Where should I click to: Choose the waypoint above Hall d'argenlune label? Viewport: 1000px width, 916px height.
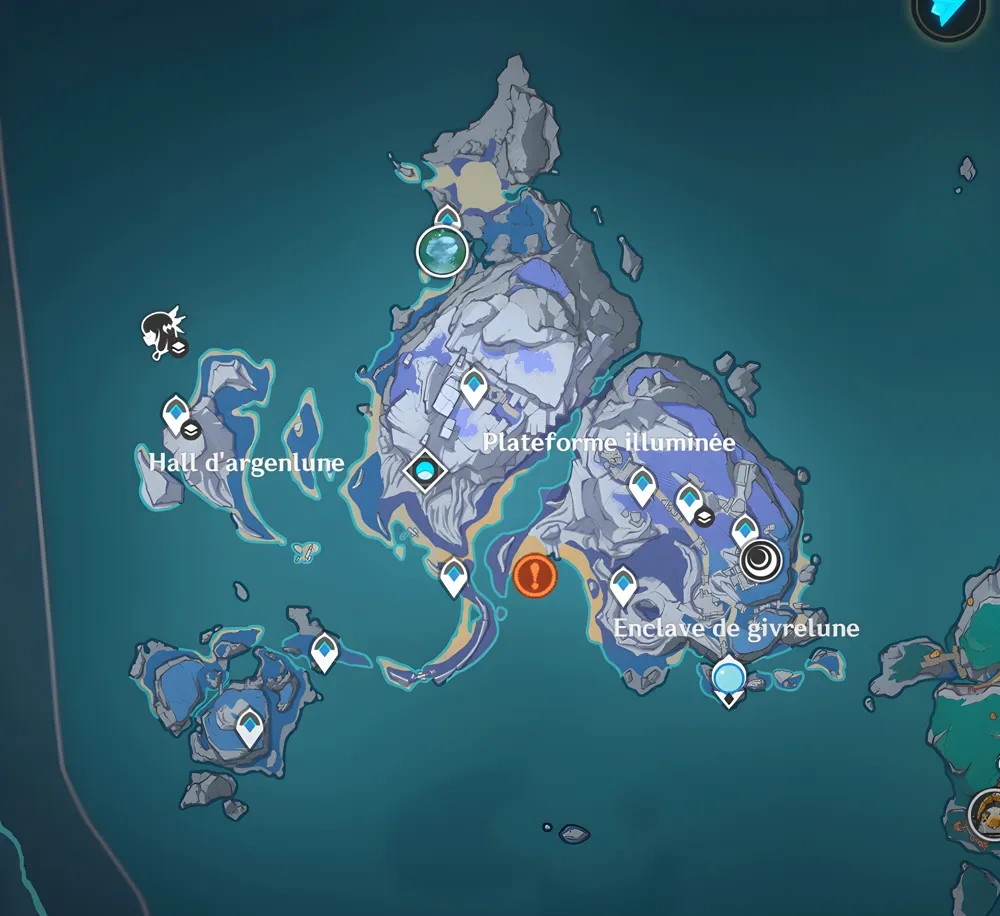[x=176, y=412]
